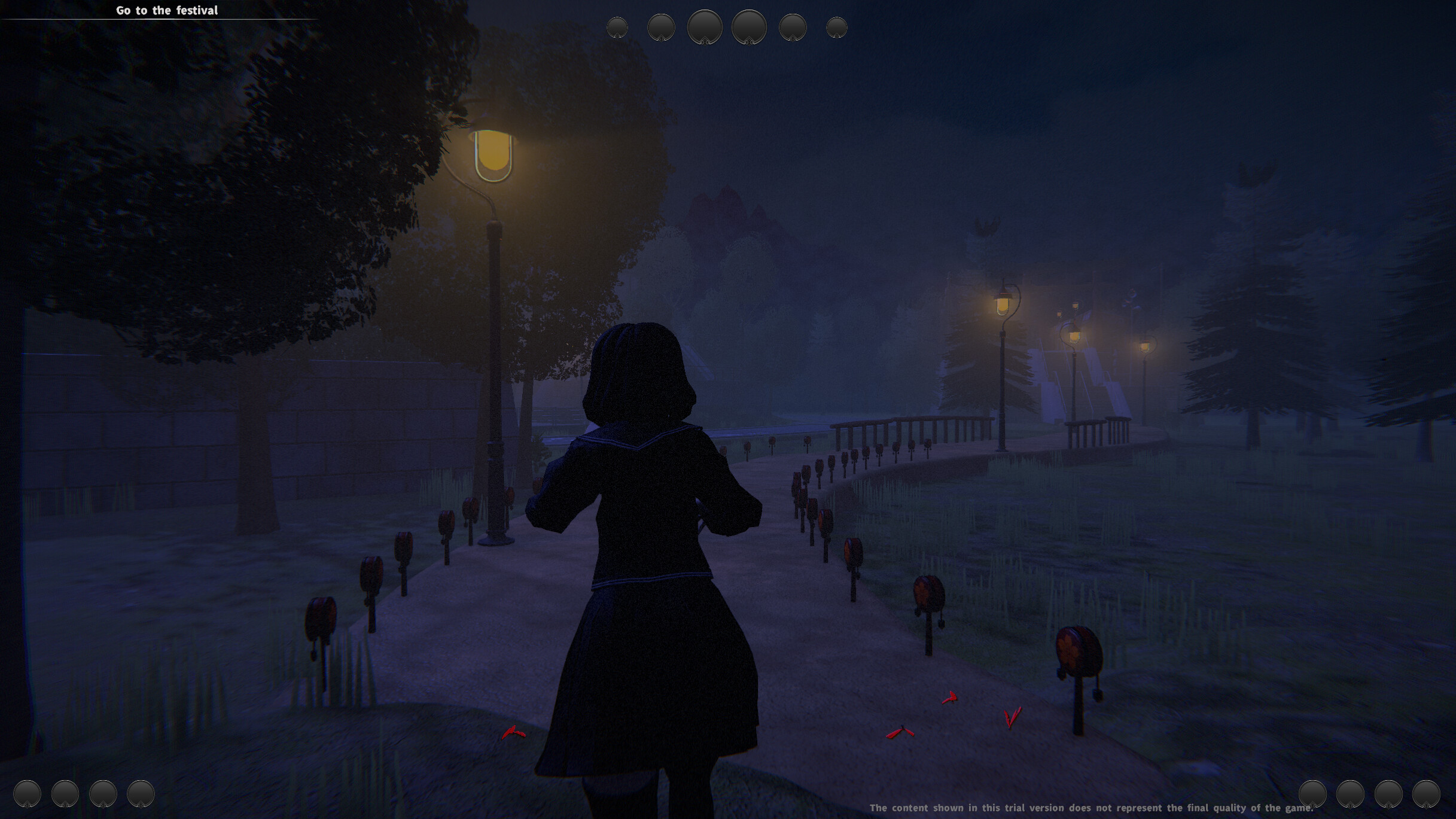Click the 'Go to the festival' objective text

(x=167, y=10)
